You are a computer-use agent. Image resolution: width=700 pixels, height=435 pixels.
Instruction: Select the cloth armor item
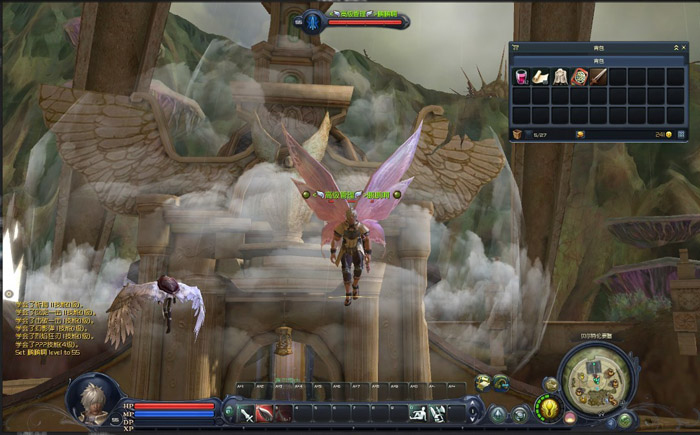click(x=560, y=76)
